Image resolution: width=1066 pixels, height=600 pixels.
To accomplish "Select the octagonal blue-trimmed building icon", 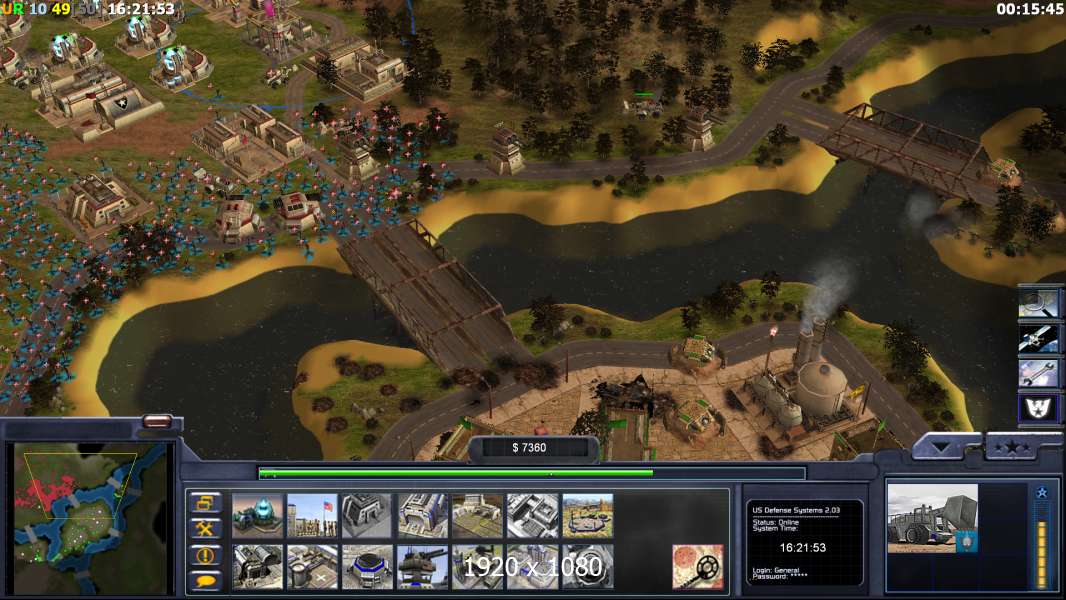I will [367, 566].
